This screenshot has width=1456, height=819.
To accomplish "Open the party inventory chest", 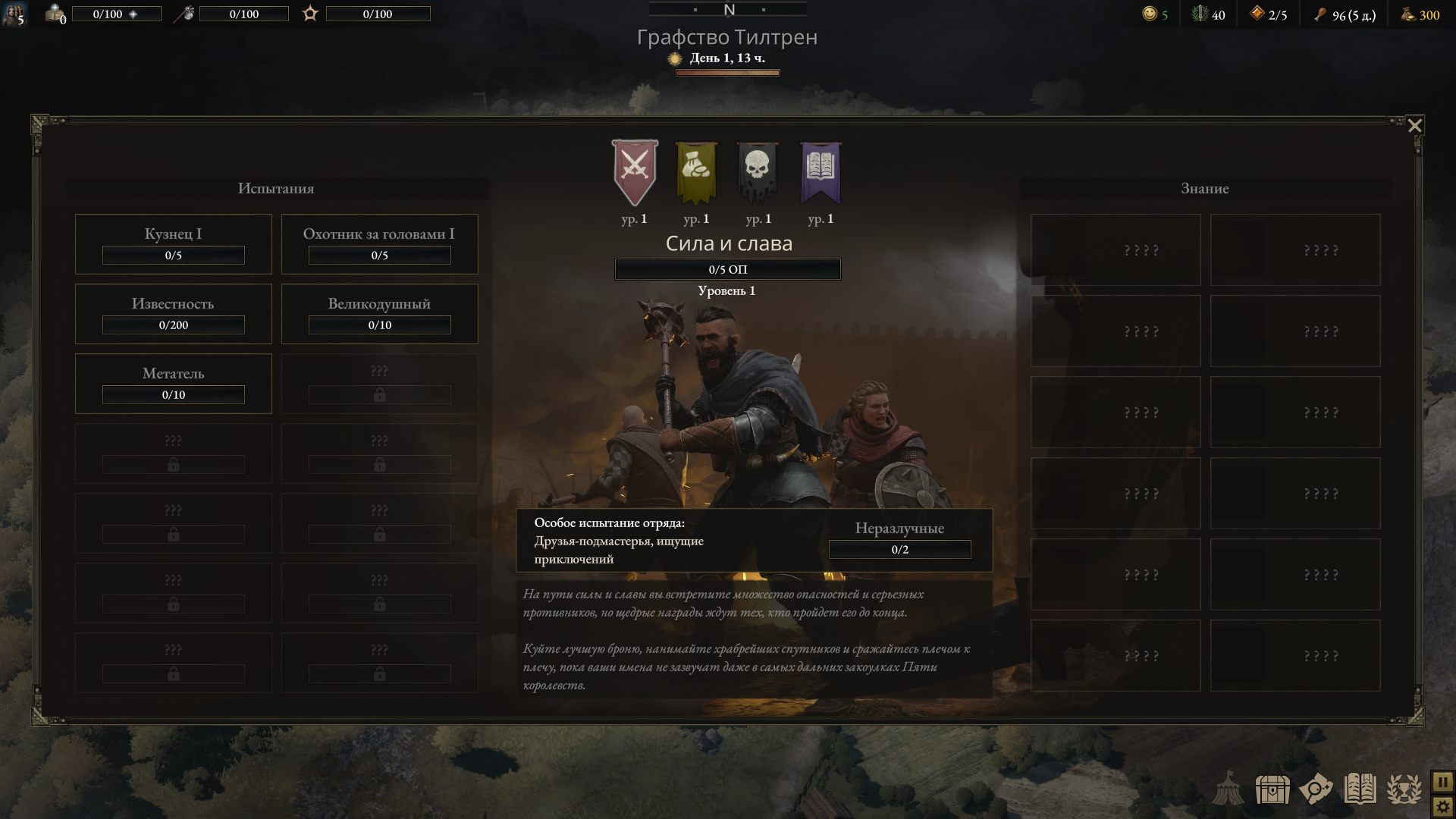I will pos(1272,790).
